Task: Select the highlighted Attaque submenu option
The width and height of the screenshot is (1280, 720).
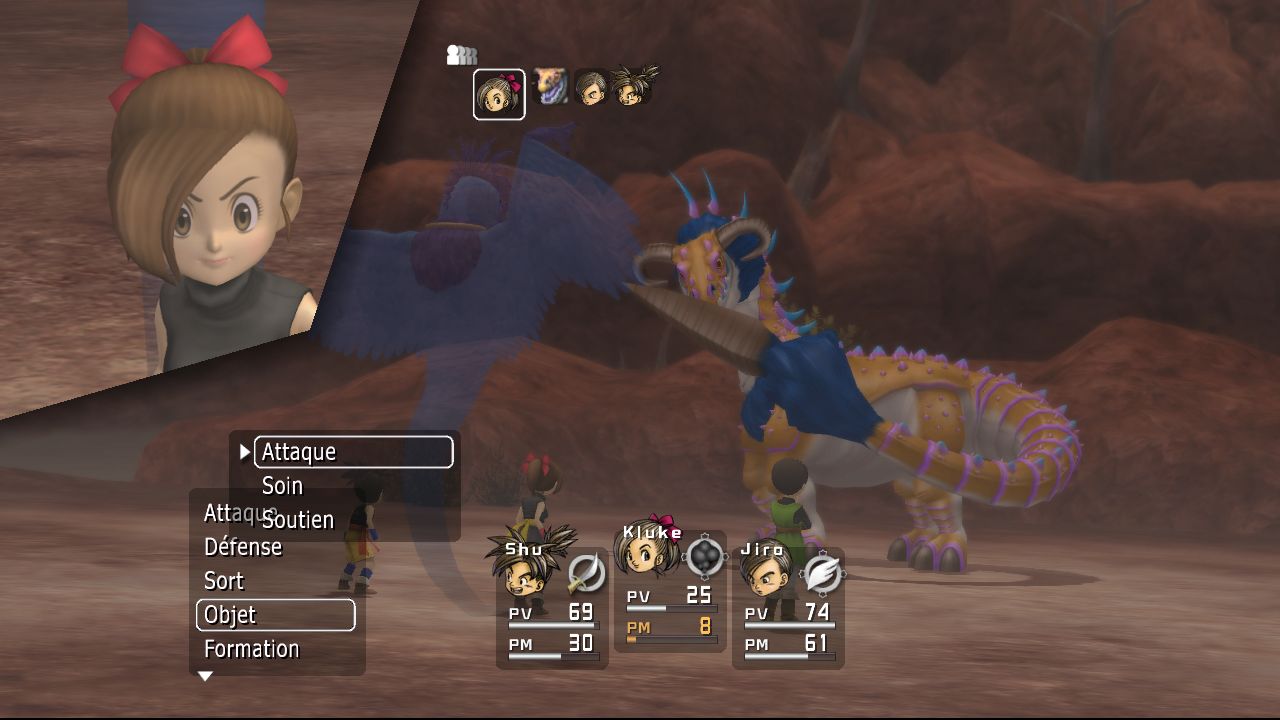Action: (x=353, y=452)
